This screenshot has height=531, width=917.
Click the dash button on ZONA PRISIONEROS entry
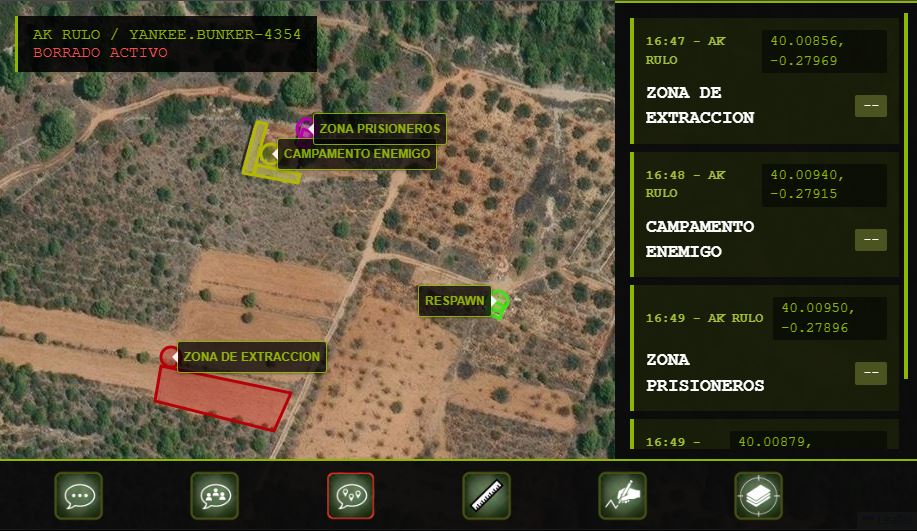(870, 373)
